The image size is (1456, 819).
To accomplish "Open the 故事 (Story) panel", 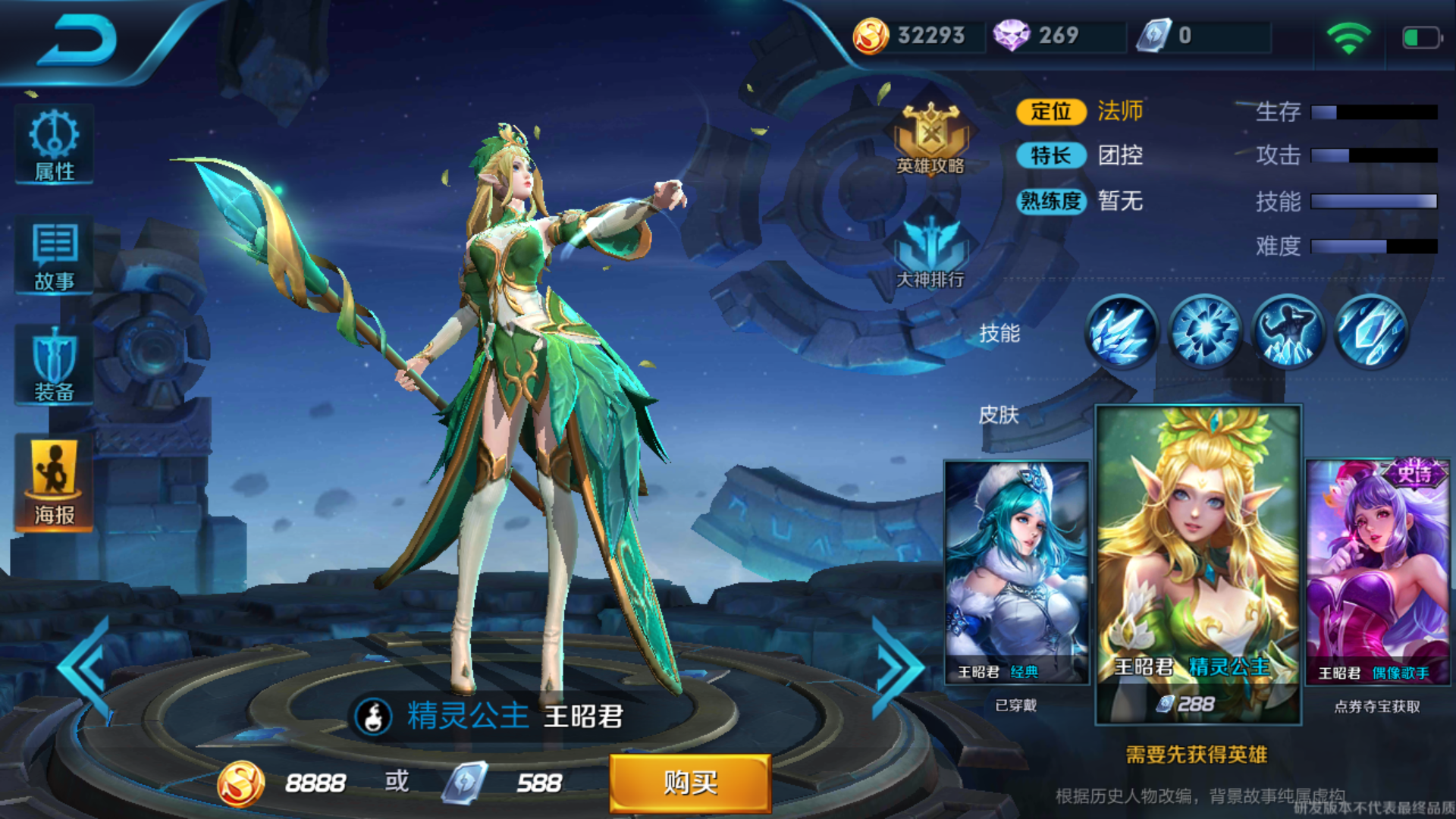I will pos(53,256).
